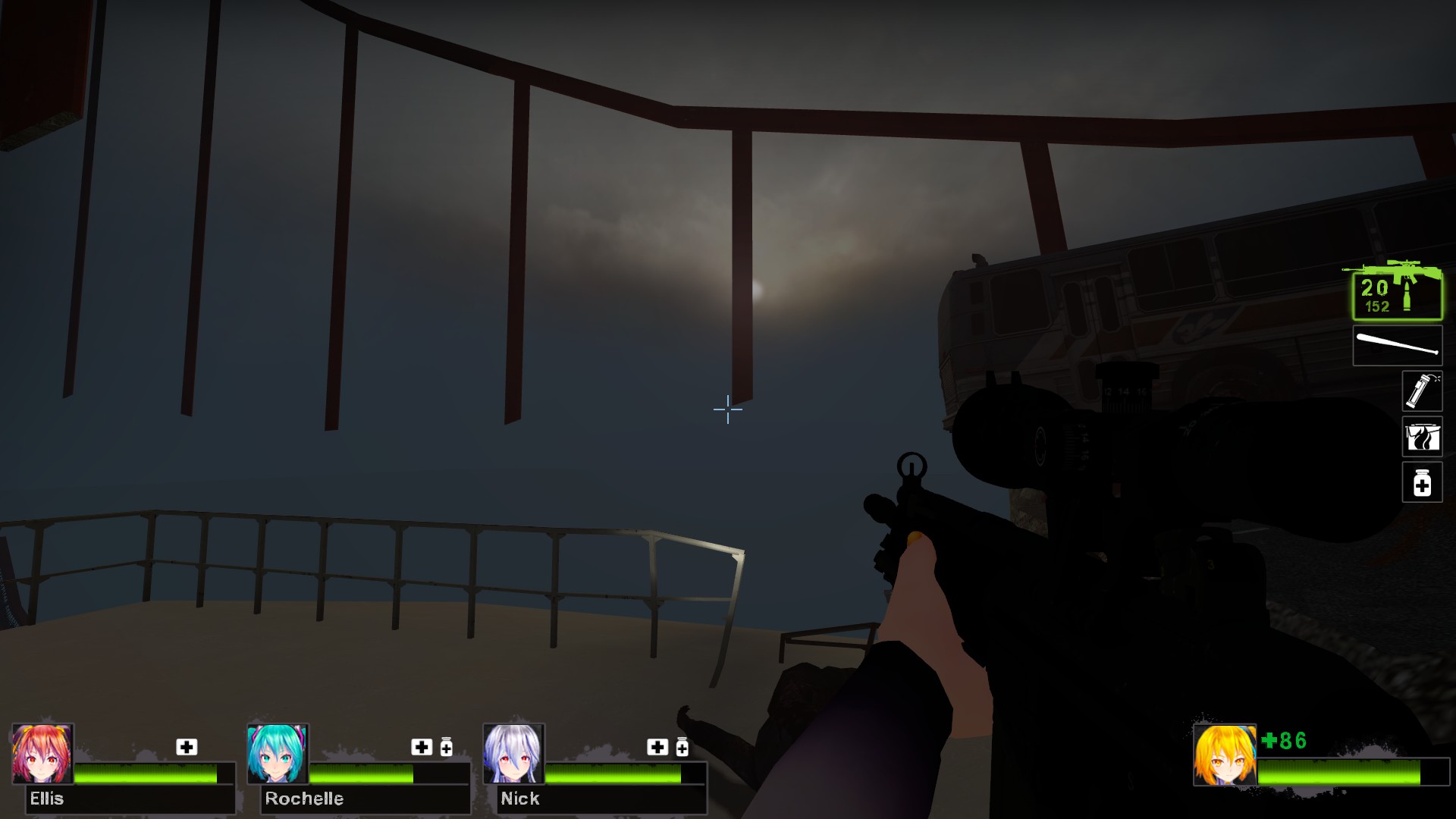Click Ellis's first aid kit icon
1456x819 pixels.
187,747
